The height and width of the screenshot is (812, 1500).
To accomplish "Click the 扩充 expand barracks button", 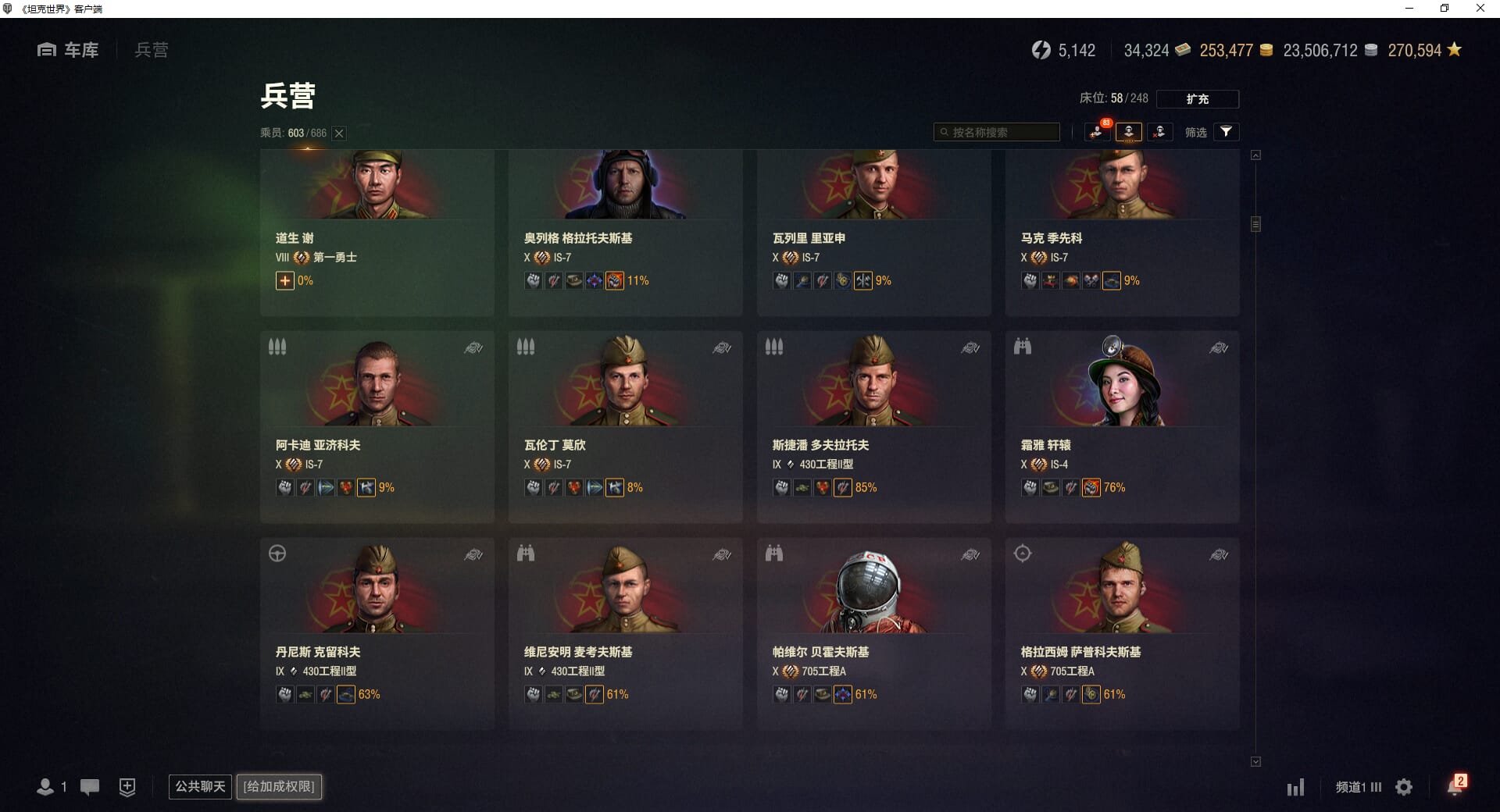I will tap(1197, 99).
